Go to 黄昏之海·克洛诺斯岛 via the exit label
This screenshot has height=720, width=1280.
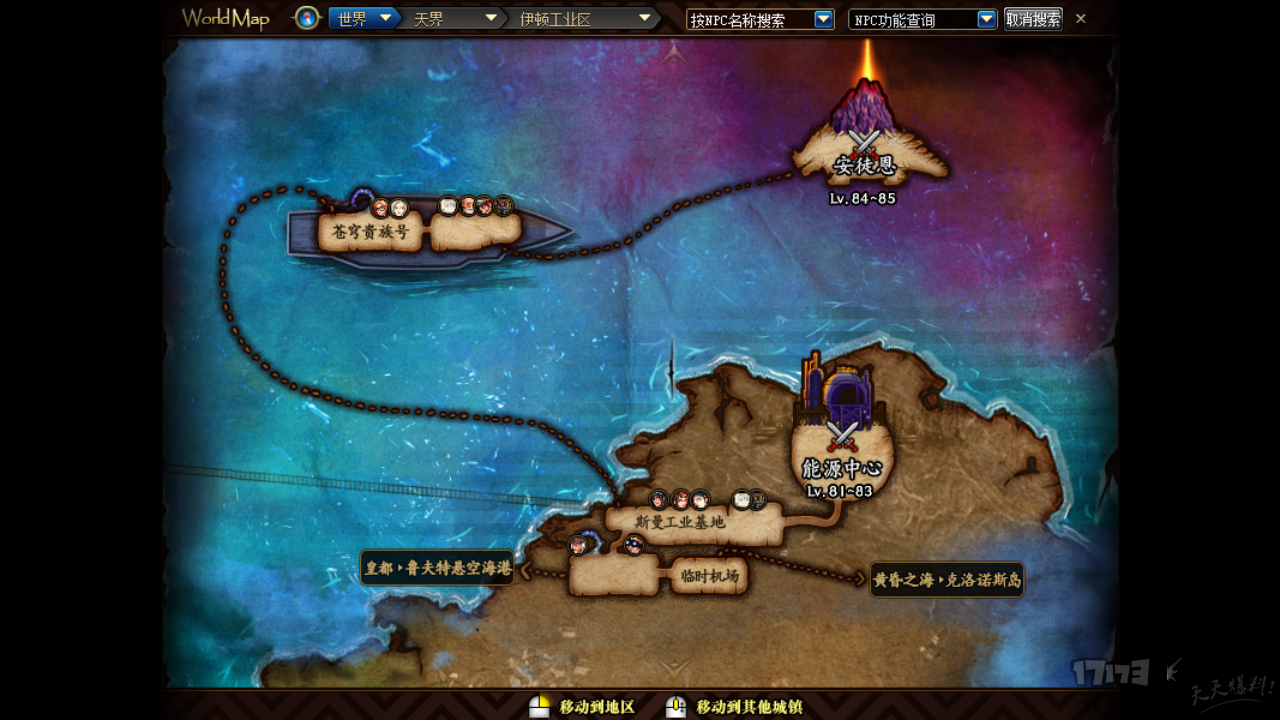[947, 579]
